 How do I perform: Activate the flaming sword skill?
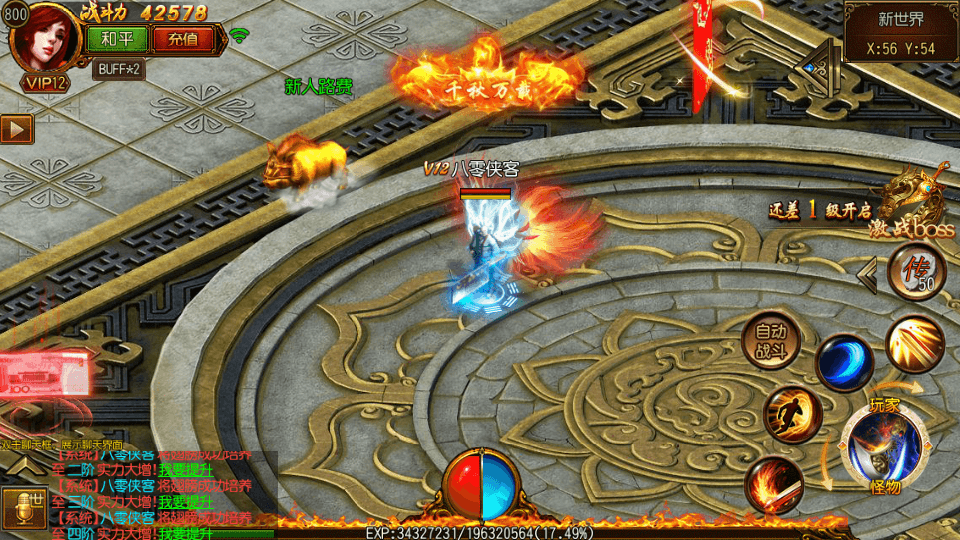tap(773, 484)
